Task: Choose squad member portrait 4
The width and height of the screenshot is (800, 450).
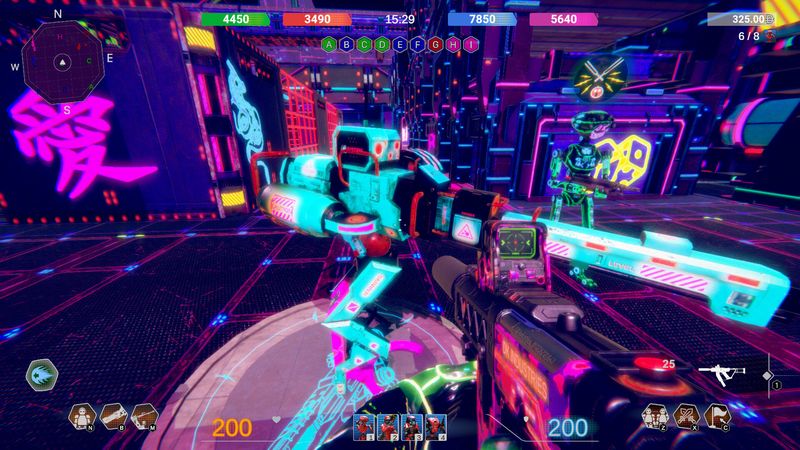Action: pyautogui.click(x=434, y=427)
